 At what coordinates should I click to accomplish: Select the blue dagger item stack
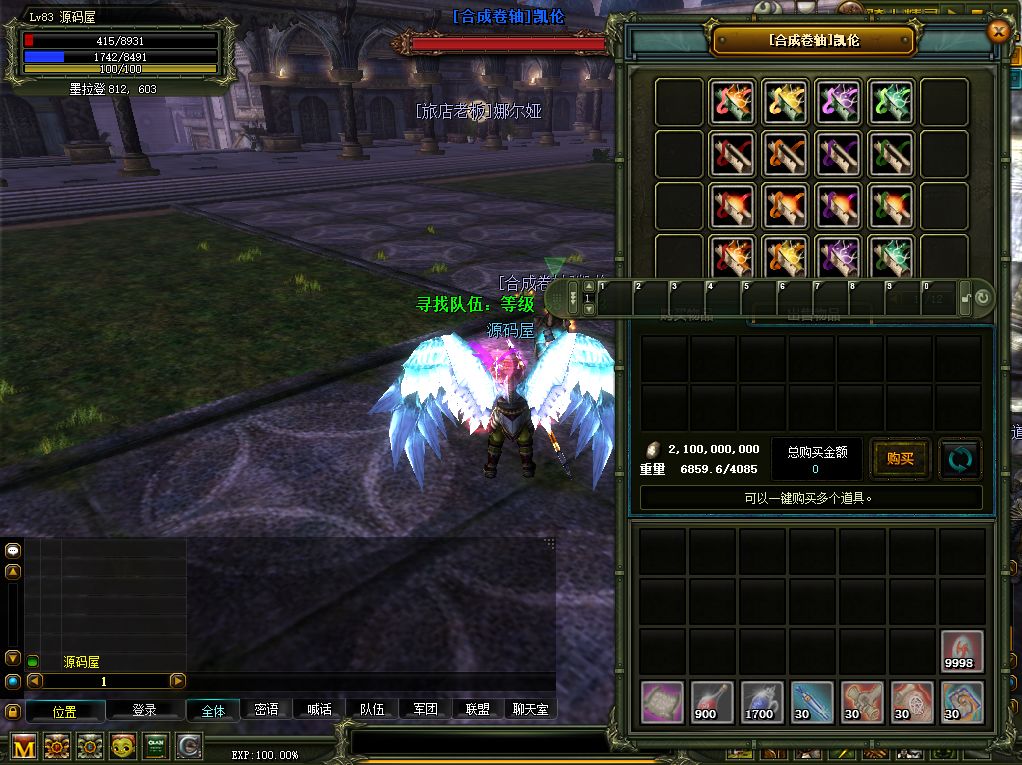click(811, 701)
